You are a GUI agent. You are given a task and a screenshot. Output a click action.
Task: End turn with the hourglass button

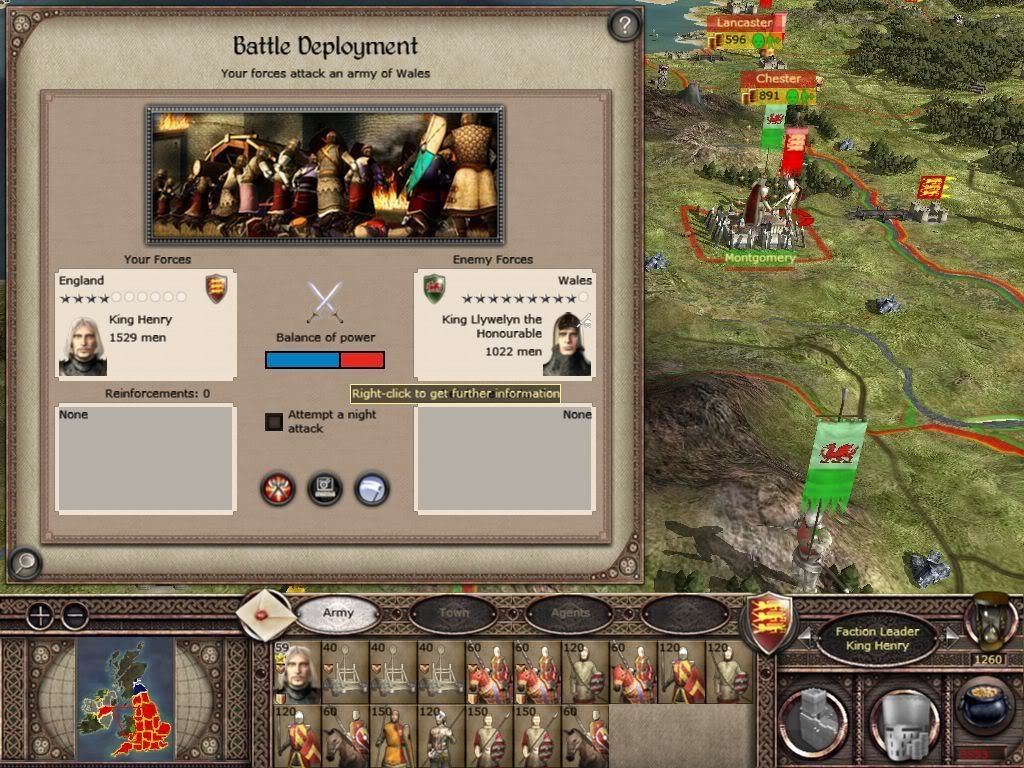990,622
